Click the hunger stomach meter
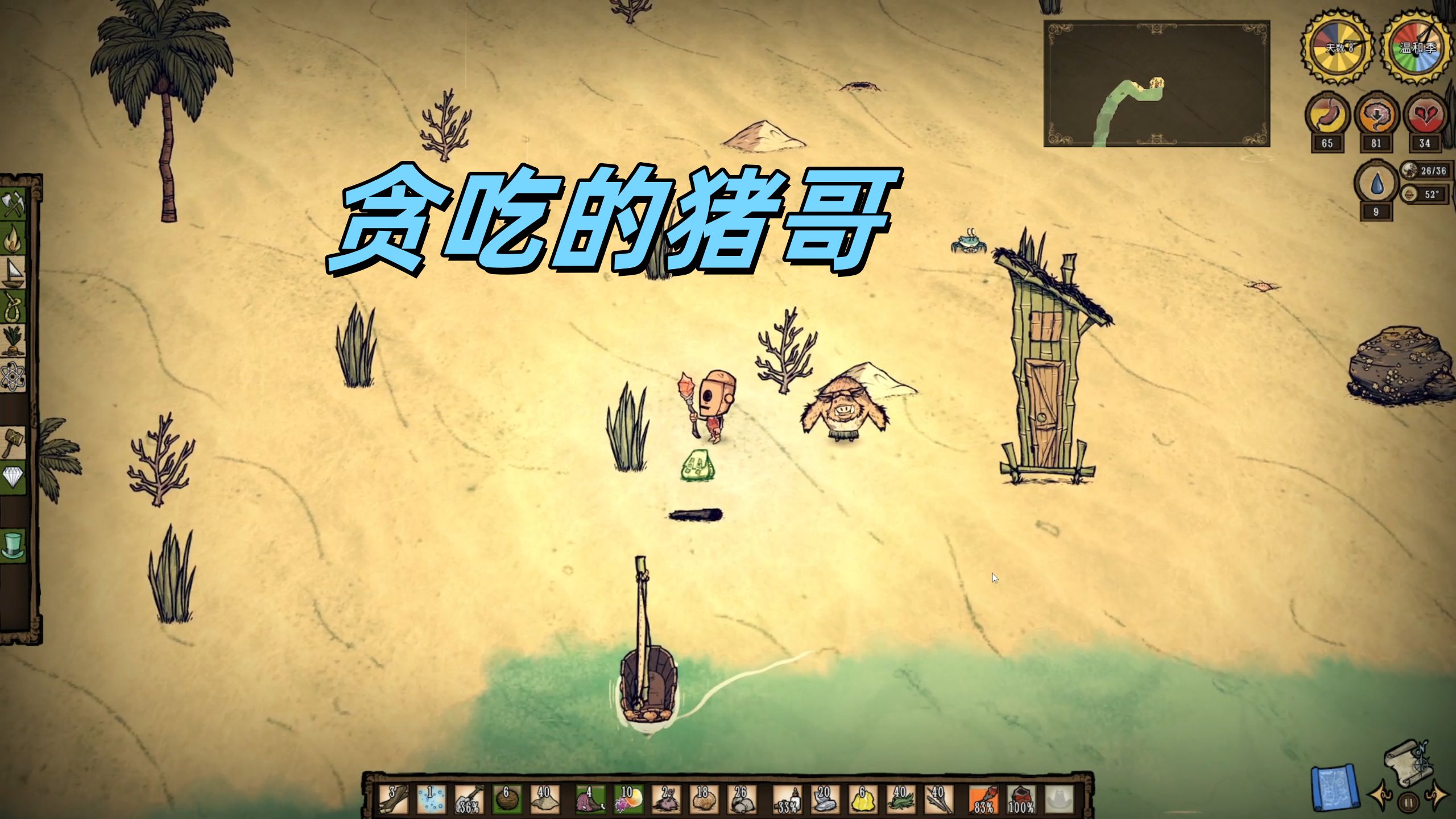This screenshot has height=819, width=1456. click(x=1327, y=114)
